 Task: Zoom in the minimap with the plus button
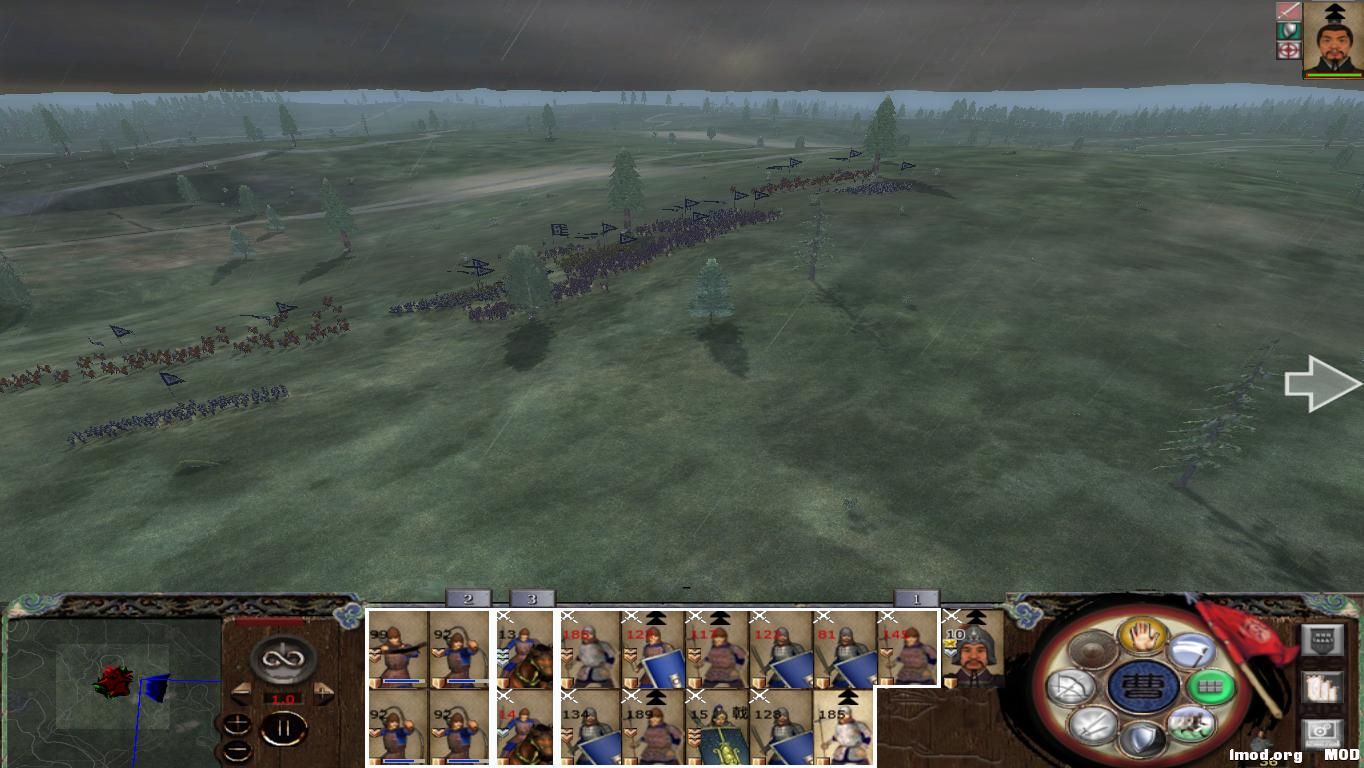[238, 724]
